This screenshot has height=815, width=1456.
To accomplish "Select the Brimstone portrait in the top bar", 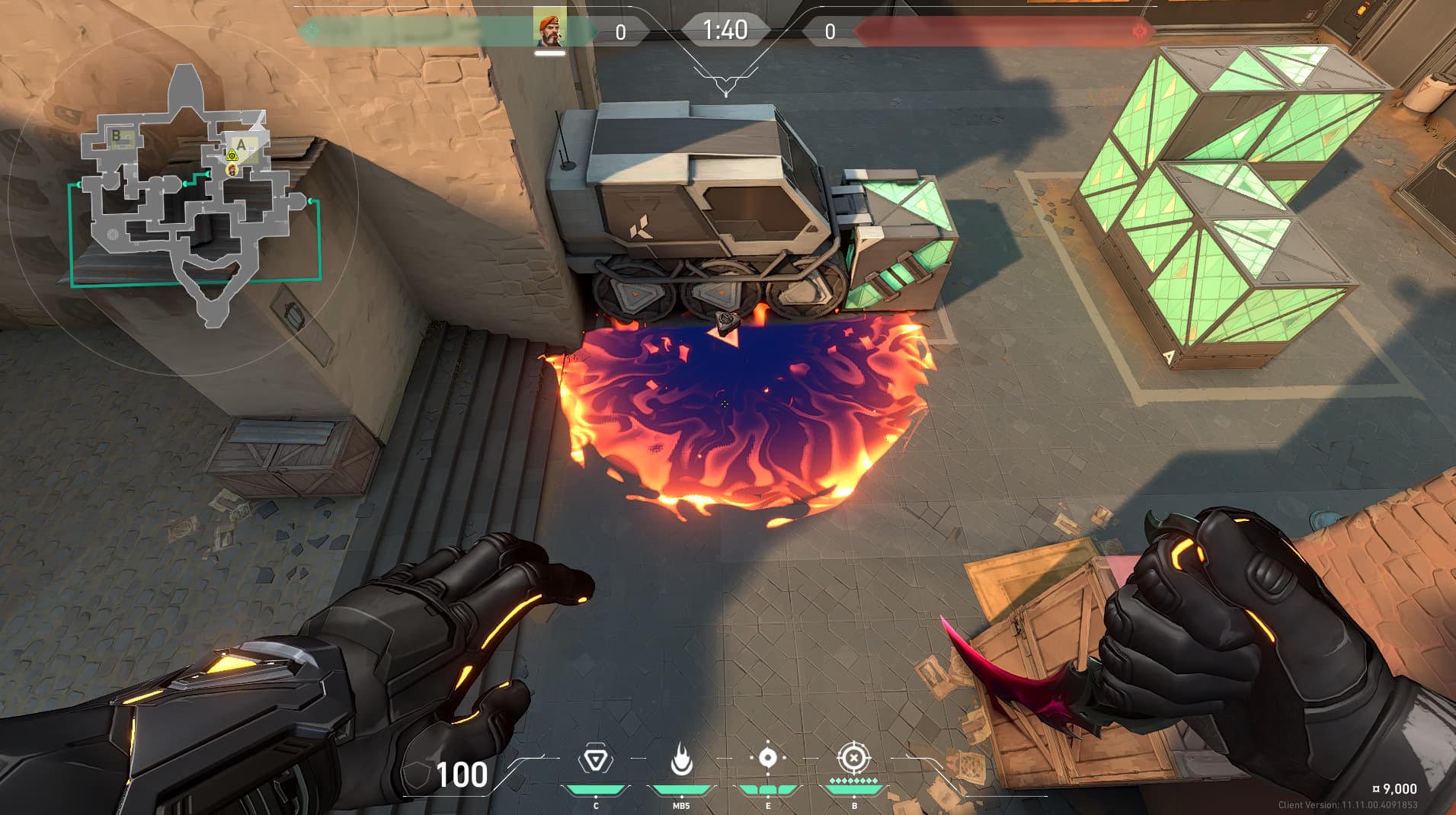I will pyautogui.click(x=549, y=28).
